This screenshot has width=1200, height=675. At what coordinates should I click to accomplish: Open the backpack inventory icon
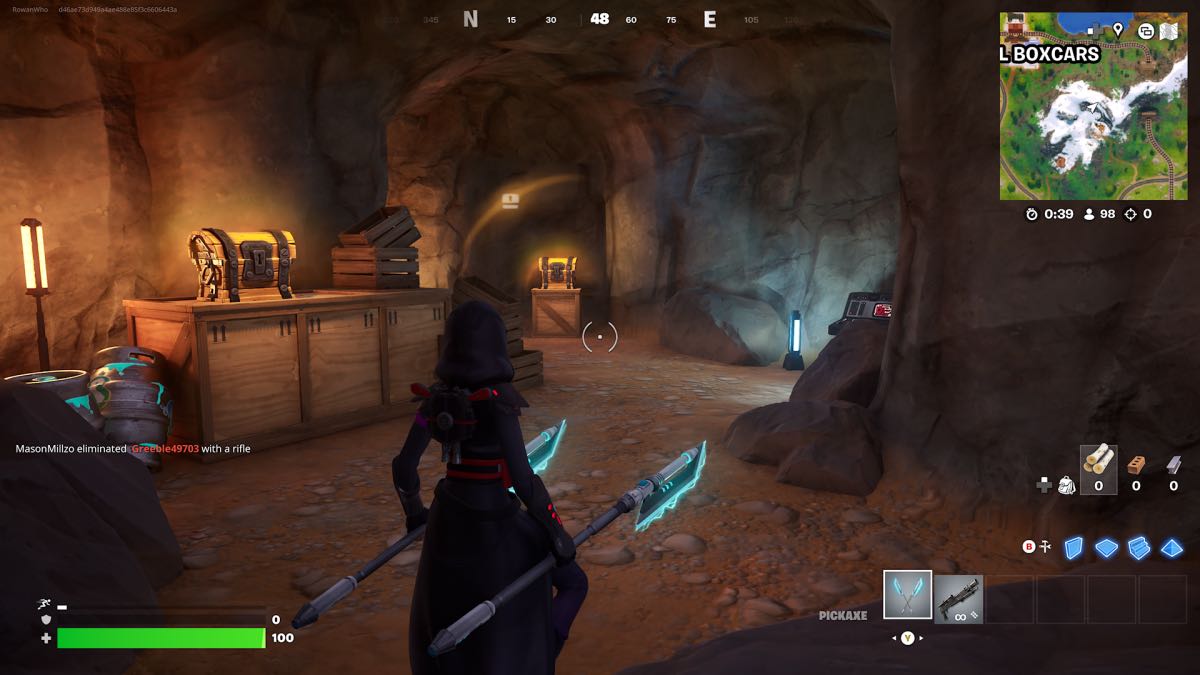[x=1066, y=485]
